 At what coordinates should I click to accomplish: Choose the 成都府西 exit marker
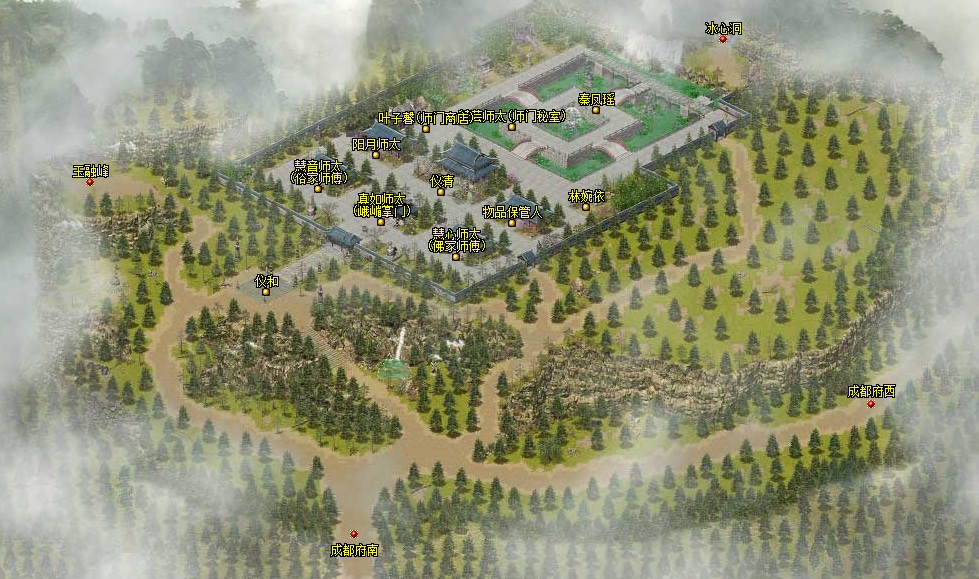[870, 403]
